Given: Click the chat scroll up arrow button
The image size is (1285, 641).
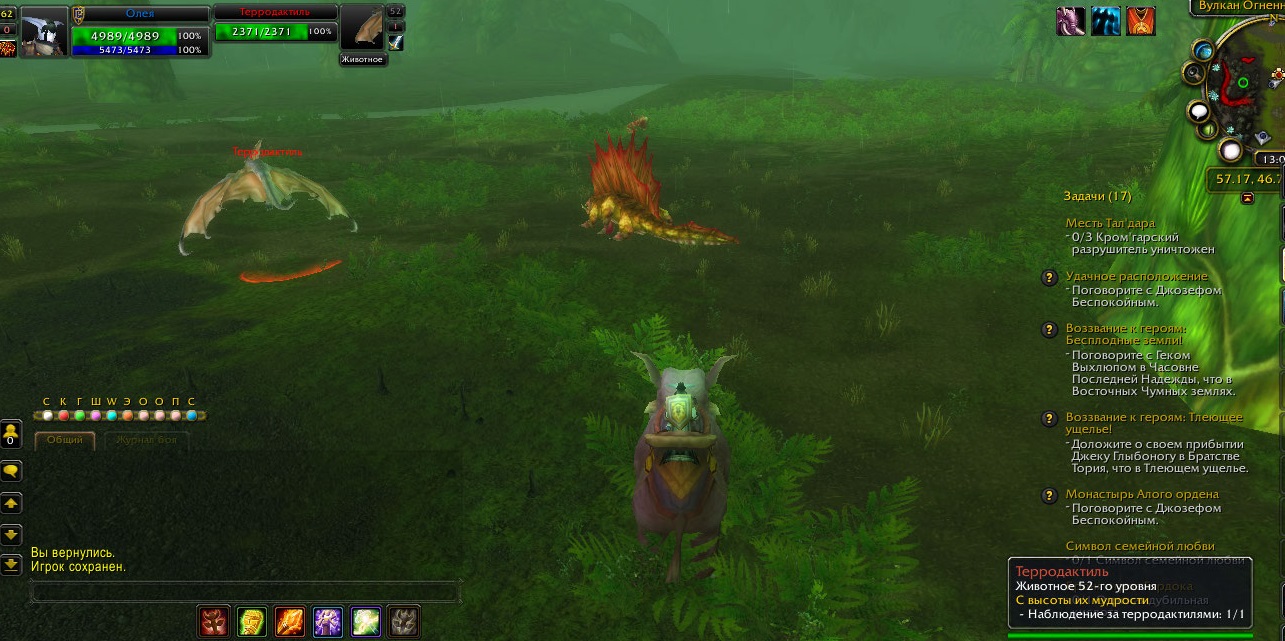Looking at the screenshot, I should coord(11,503).
